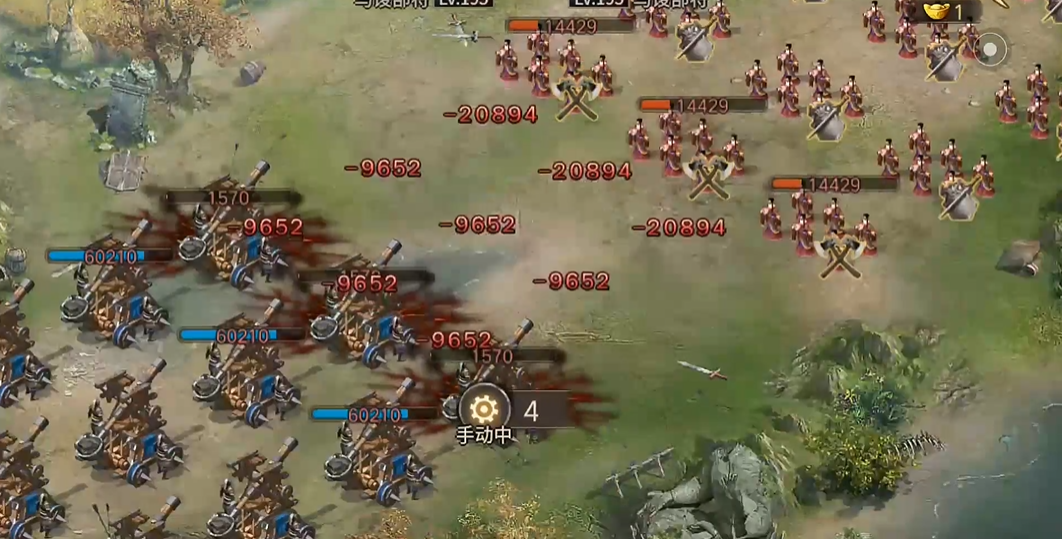Viewport: 1062px width, 539px height.
Task: Tap the floating circular assistive button
Action: tap(991, 48)
